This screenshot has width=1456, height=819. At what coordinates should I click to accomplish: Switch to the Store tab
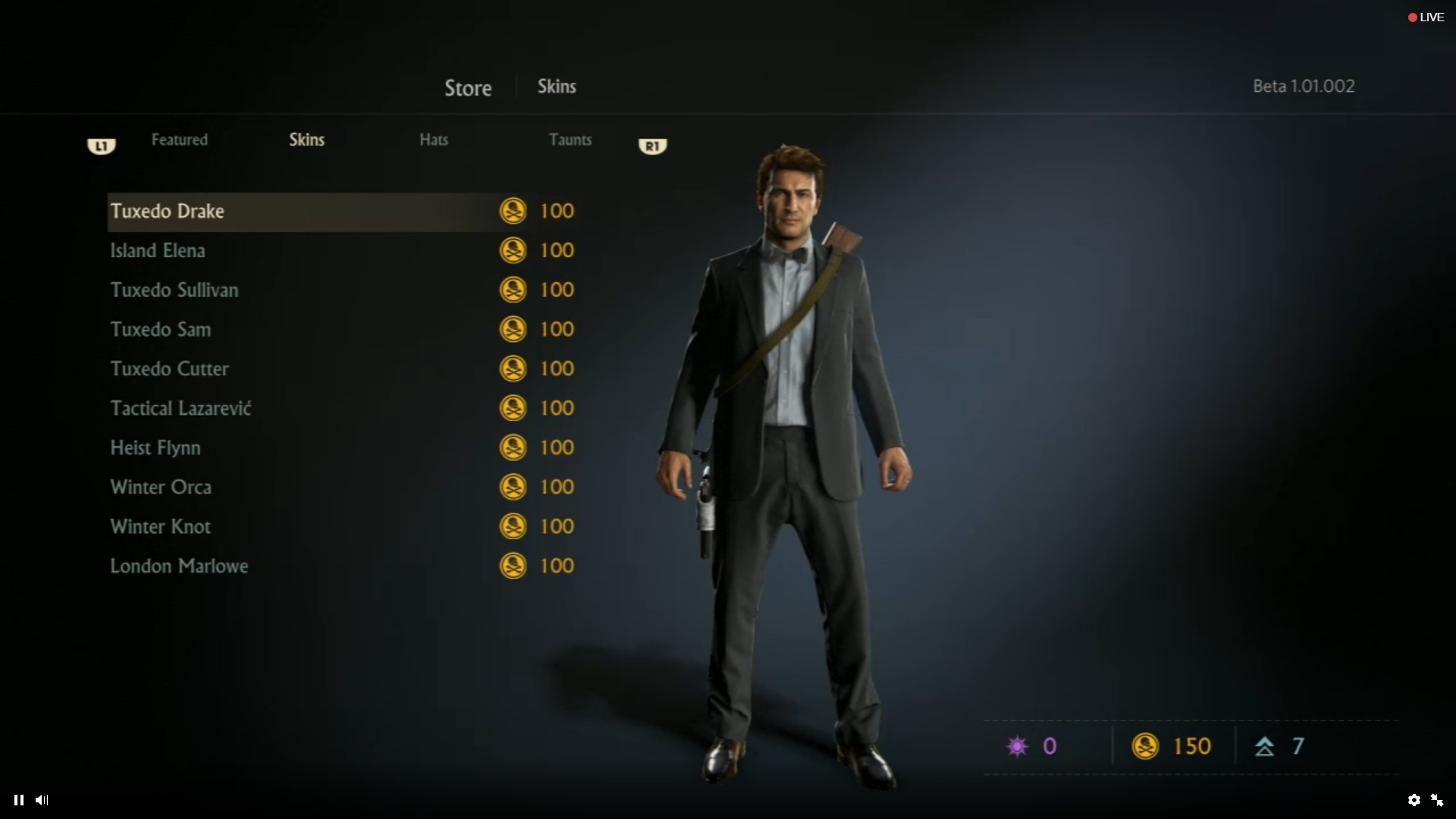467,87
